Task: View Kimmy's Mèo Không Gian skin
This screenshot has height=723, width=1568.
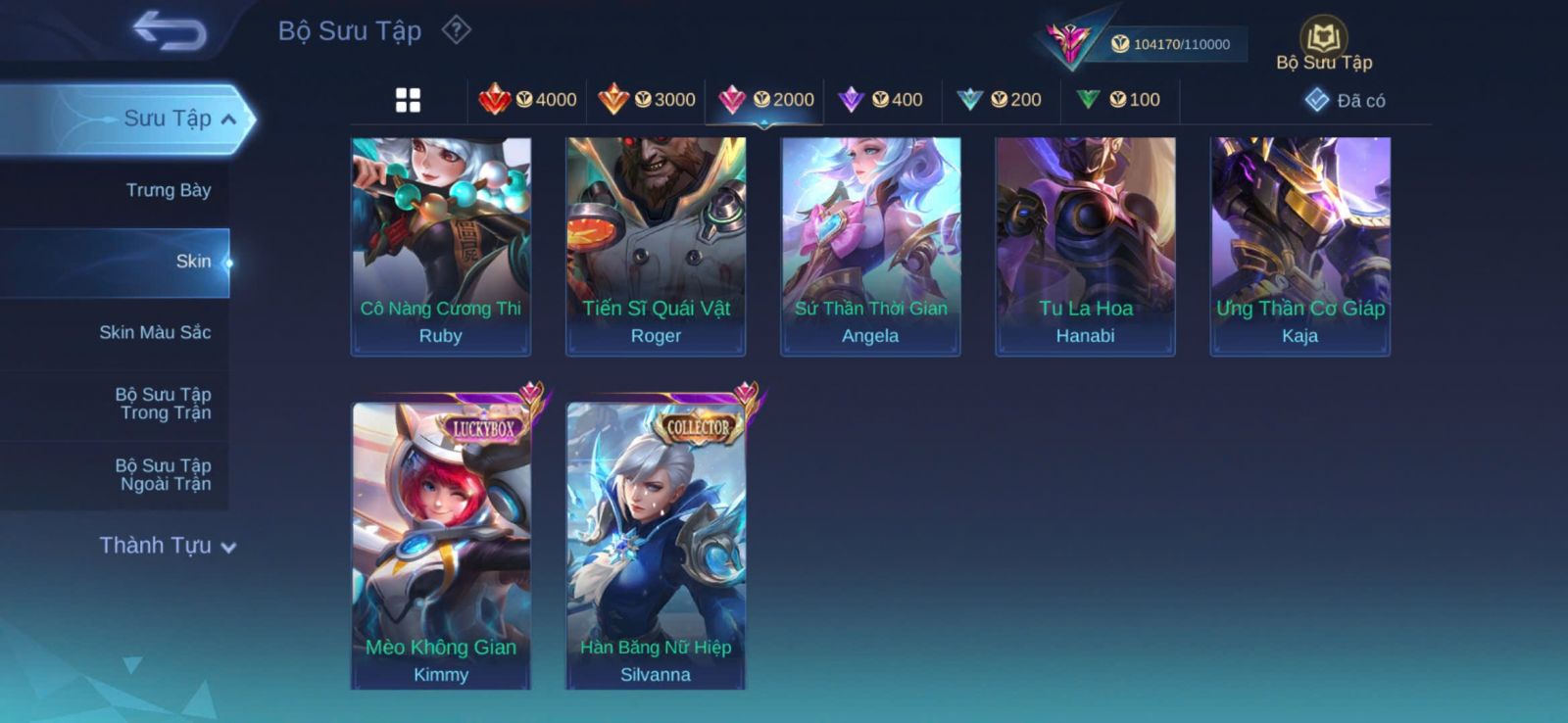Action: [441, 544]
